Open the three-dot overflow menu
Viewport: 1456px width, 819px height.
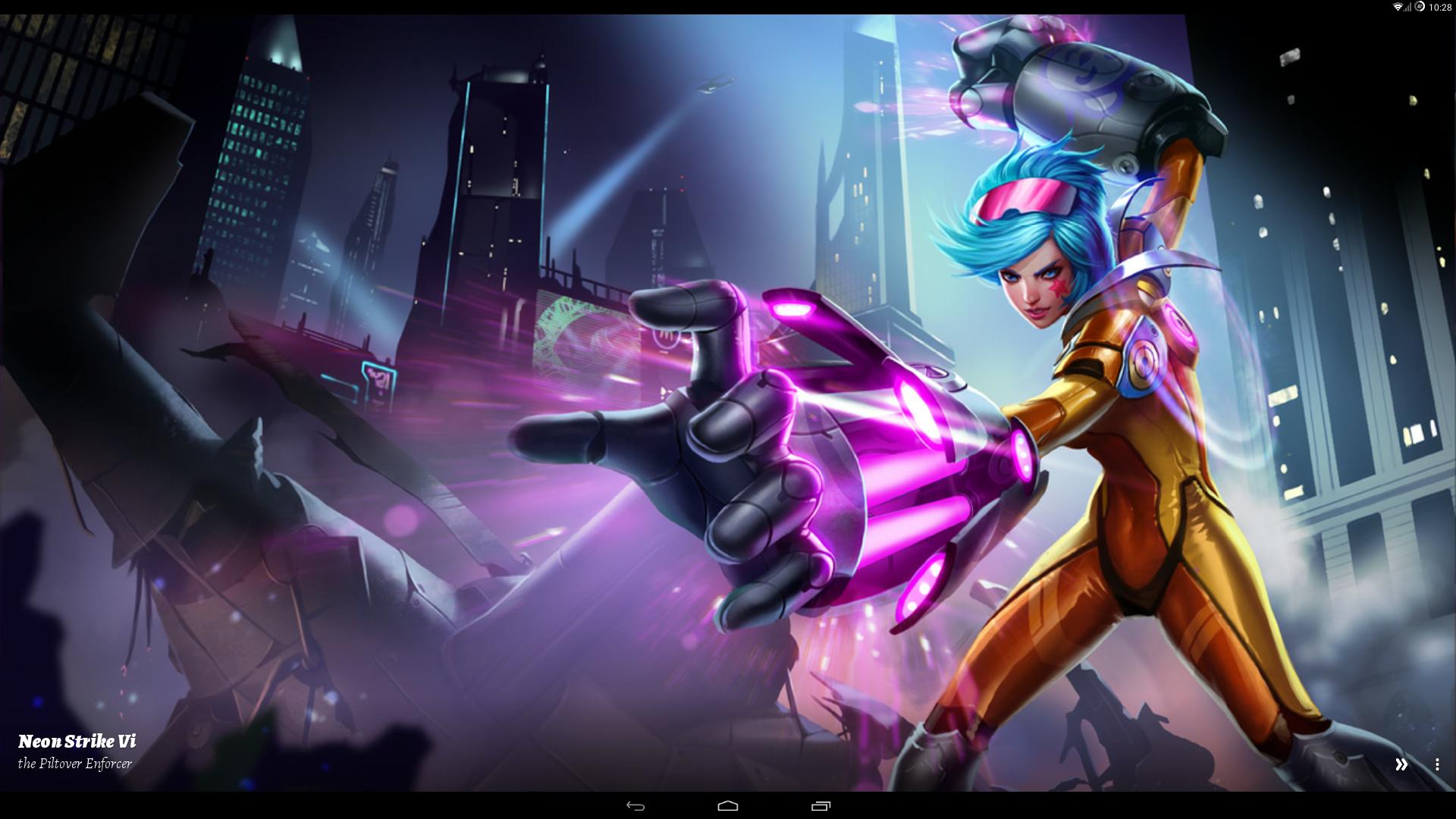[x=1437, y=764]
